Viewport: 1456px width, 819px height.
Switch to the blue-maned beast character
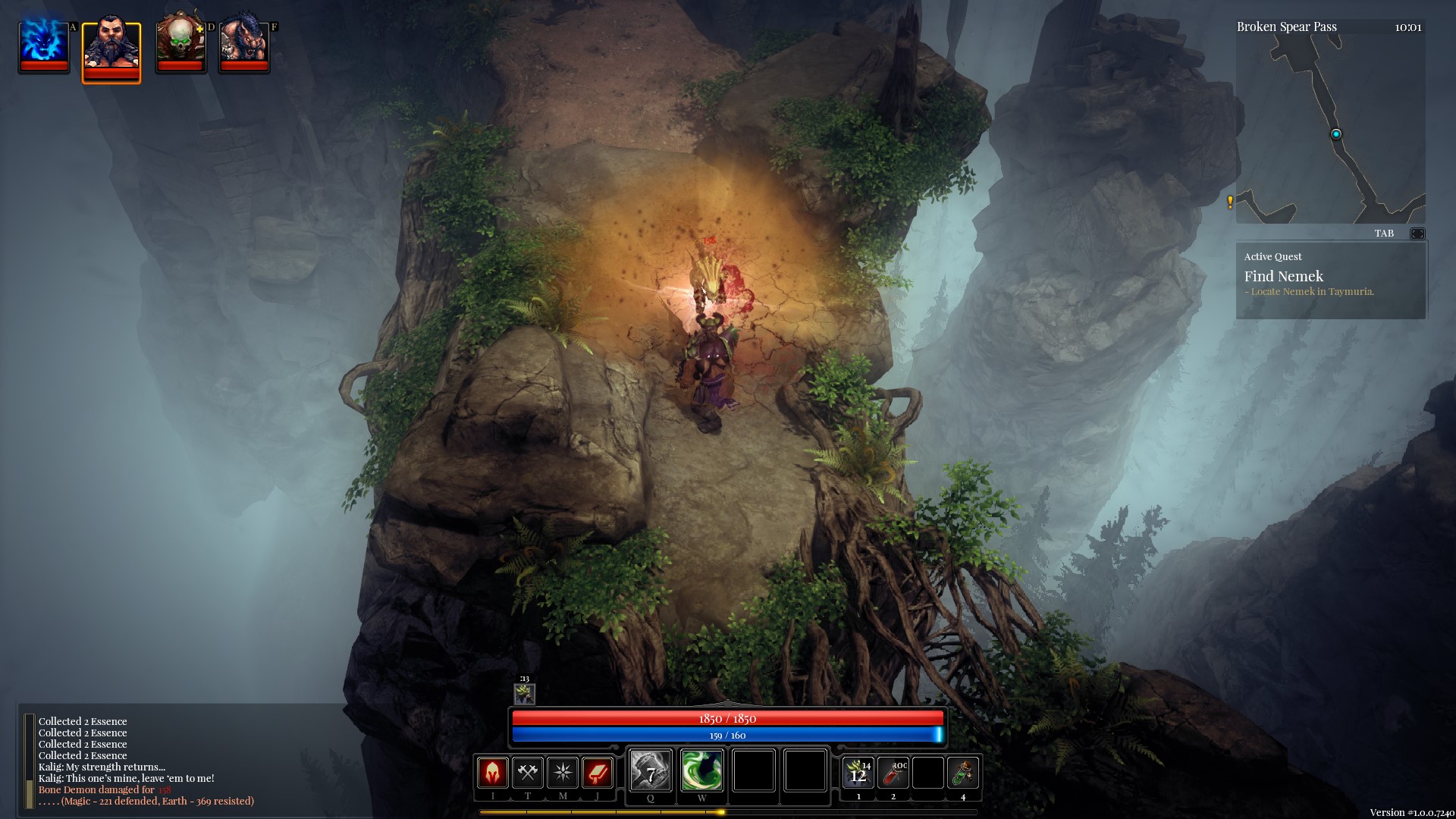[243, 45]
